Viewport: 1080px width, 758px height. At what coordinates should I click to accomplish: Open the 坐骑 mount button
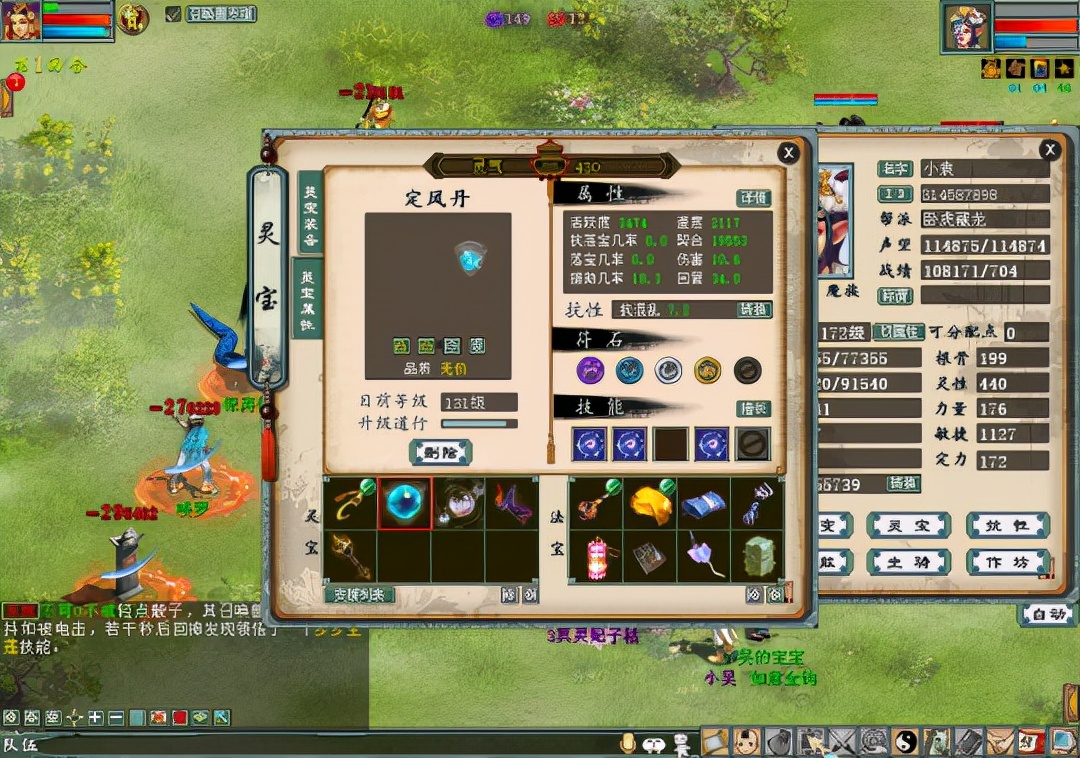tap(907, 562)
